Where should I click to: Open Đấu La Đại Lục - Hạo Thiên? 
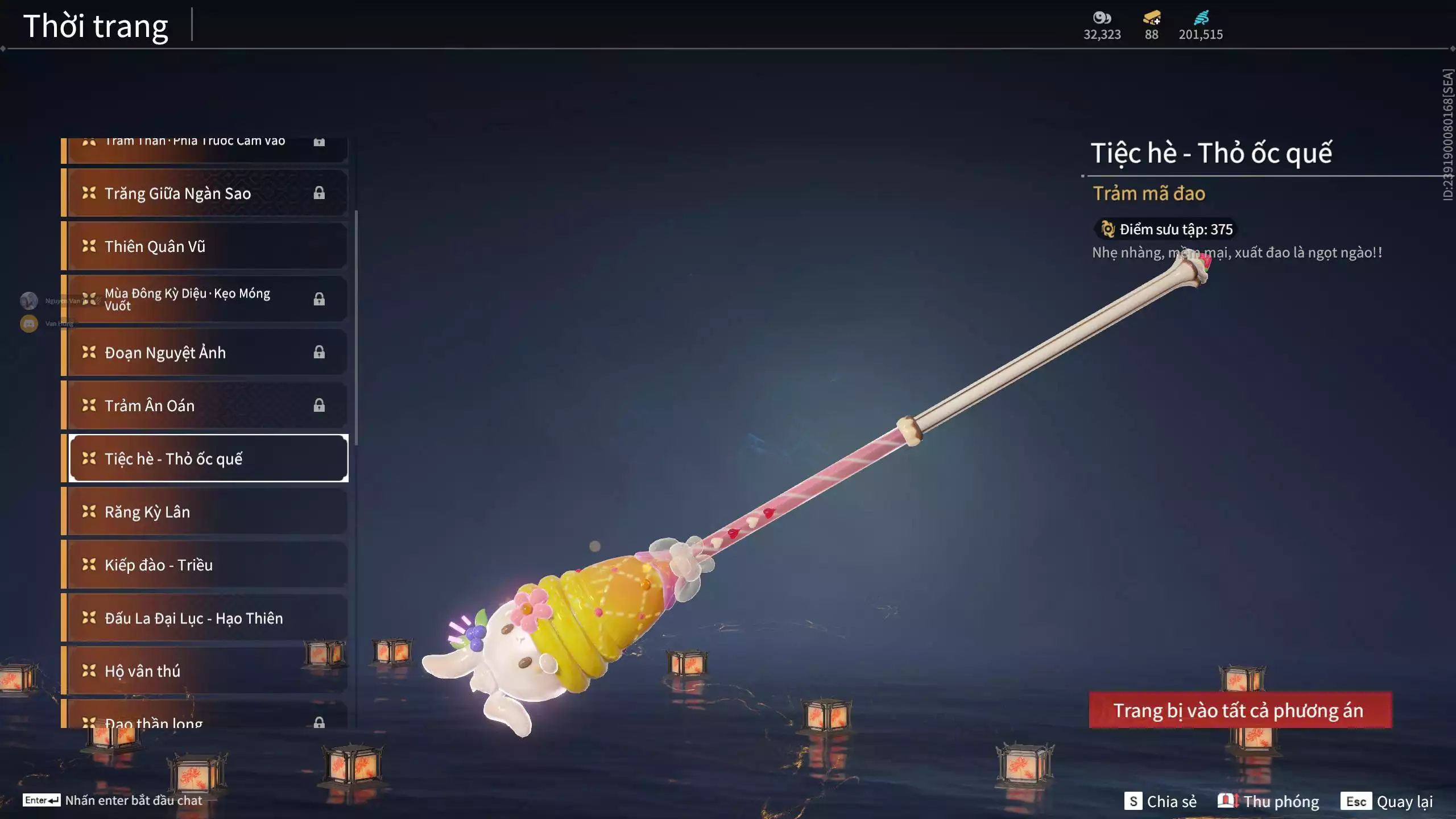click(x=205, y=618)
